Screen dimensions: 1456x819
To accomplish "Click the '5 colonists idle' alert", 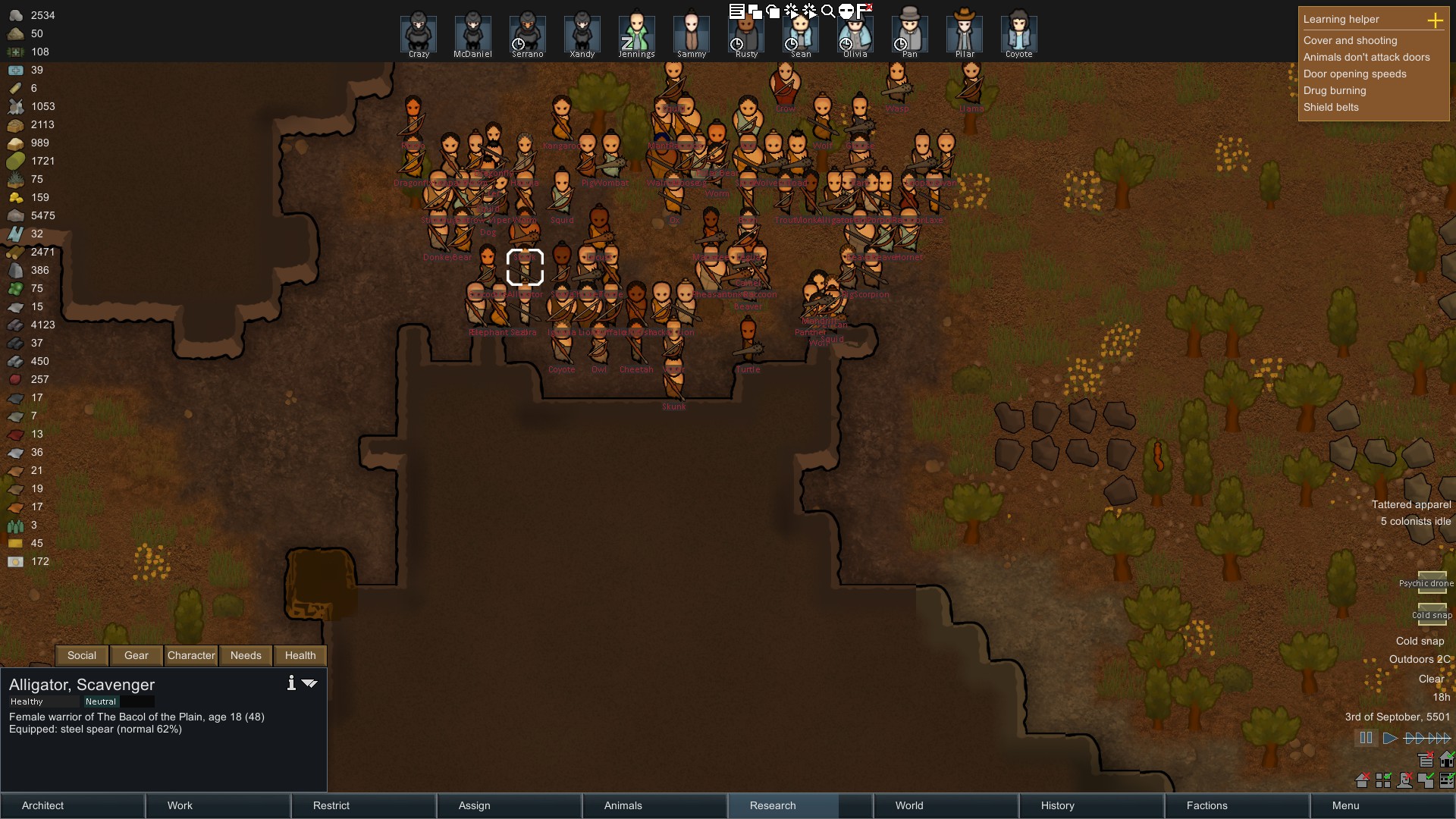I will coord(1415,522).
